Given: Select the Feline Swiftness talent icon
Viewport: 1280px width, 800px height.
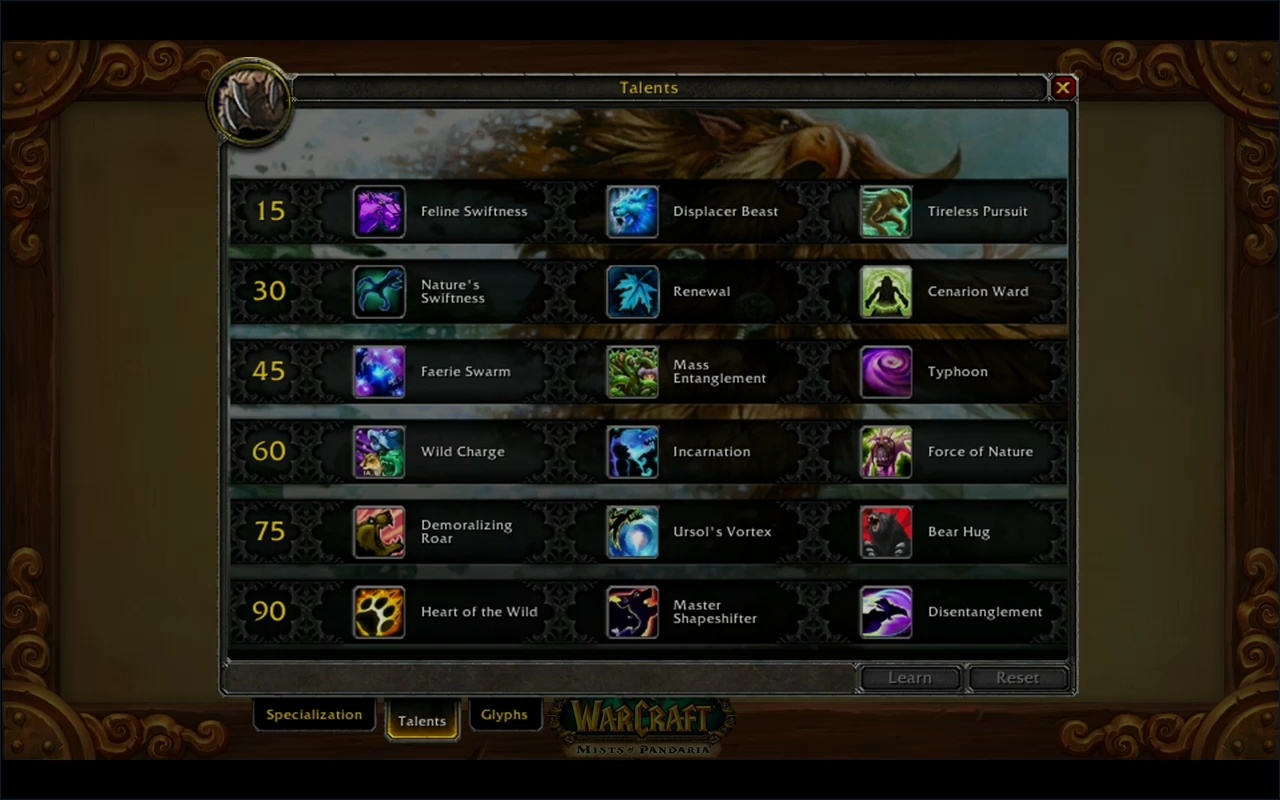Looking at the screenshot, I should click(379, 211).
